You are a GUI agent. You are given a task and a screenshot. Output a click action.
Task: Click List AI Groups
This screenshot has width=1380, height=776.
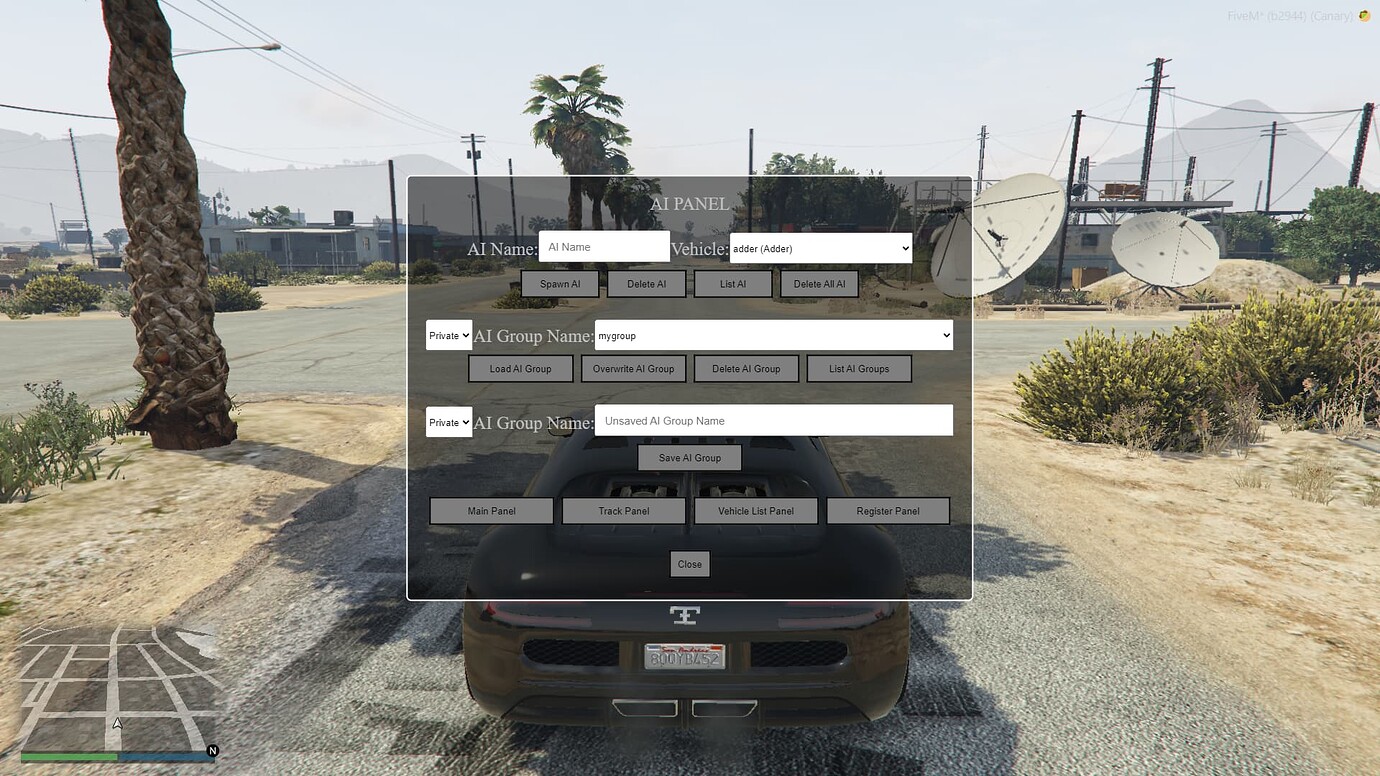(x=859, y=368)
